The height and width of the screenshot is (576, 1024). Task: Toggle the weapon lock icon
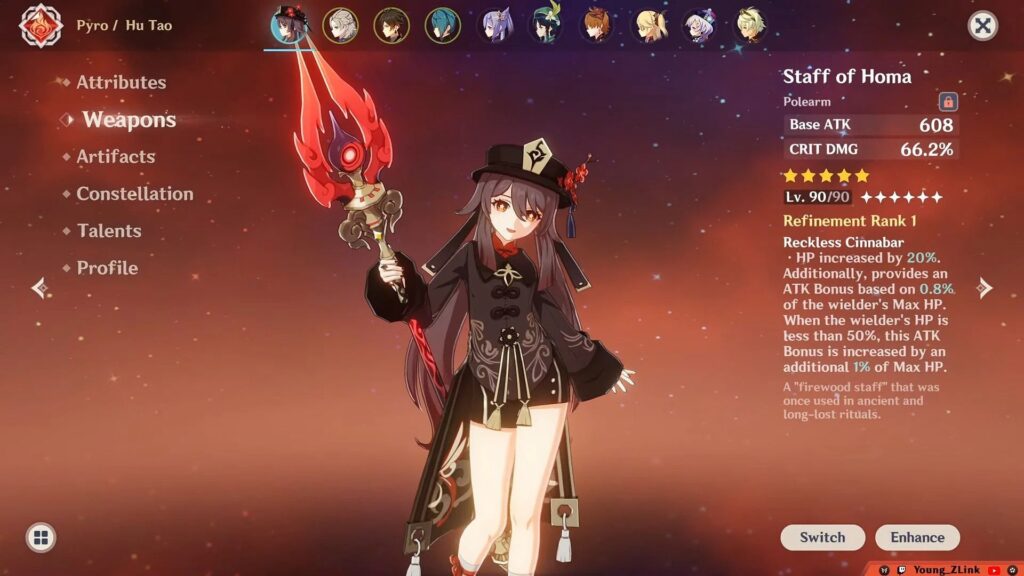pyautogui.click(x=947, y=102)
